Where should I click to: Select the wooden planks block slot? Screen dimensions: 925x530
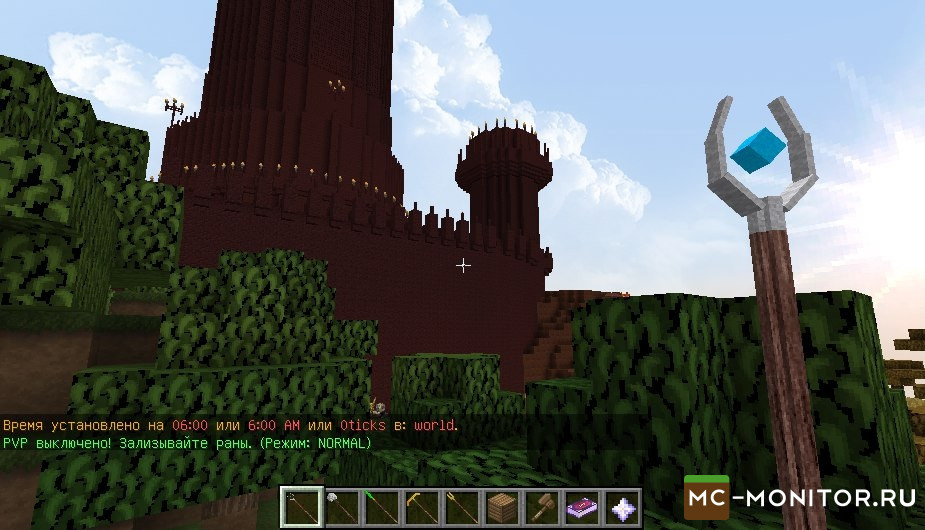click(x=501, y=508)
